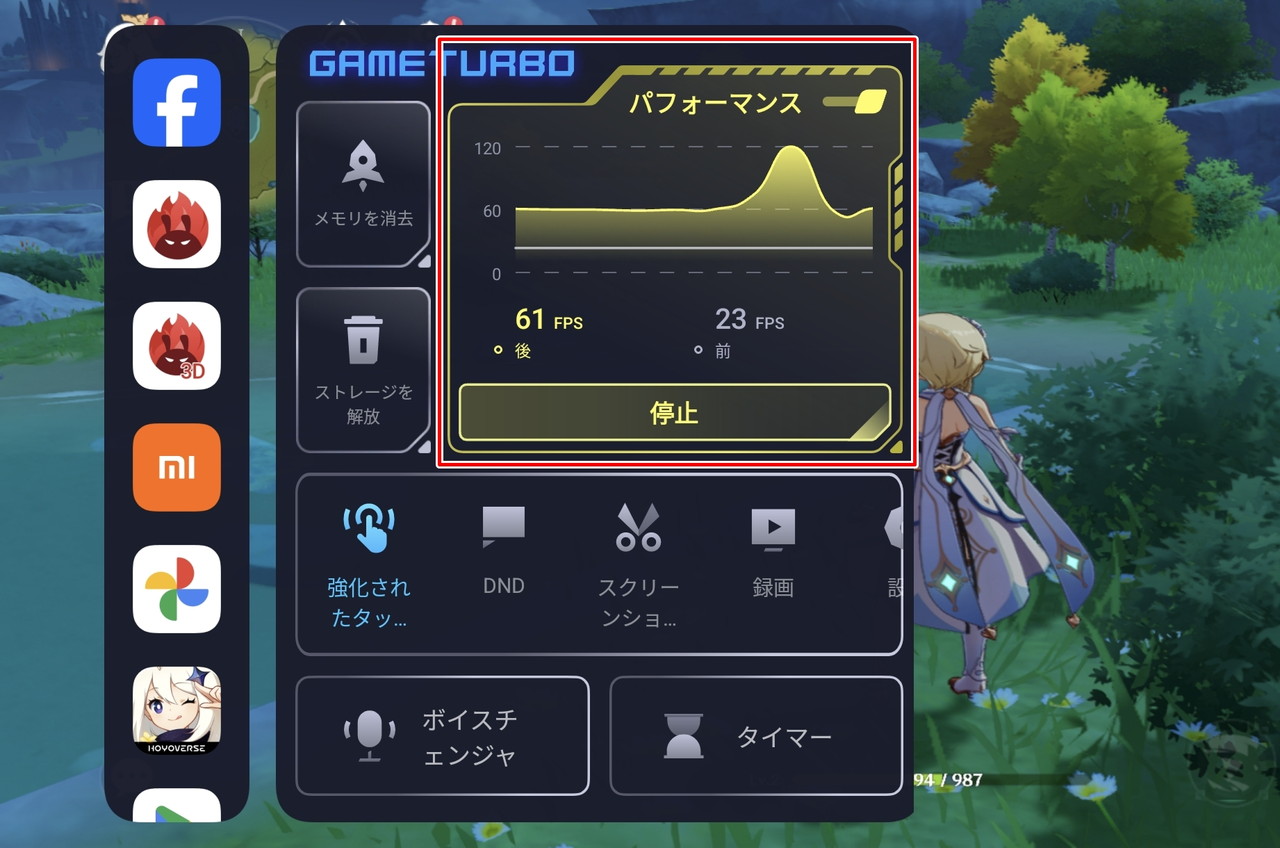Image resolution: width=1280 pixels, height=848 pixels.
Task: Open the タイマー hourglass icon
Action: 684,735
